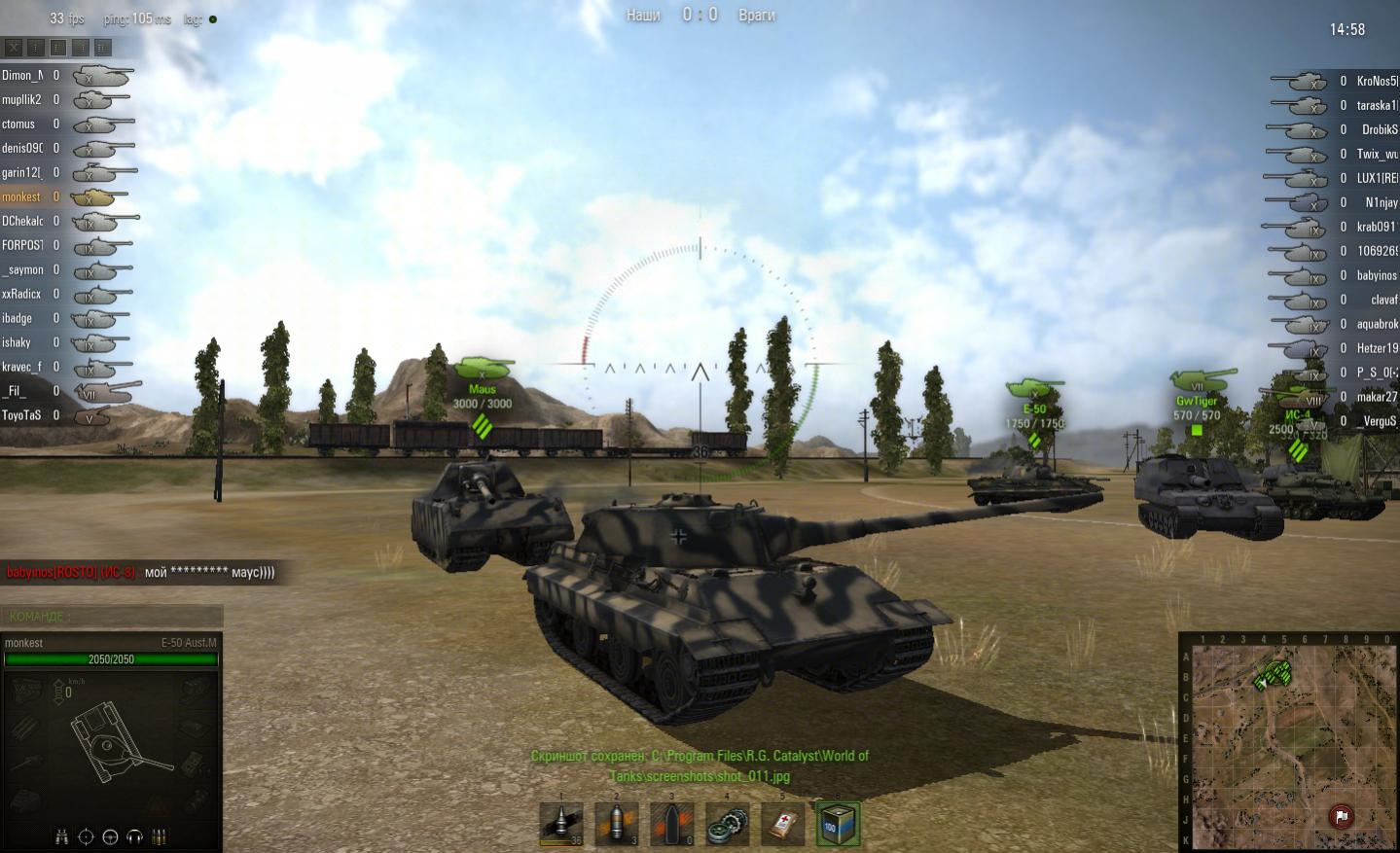This screenshot has height=853, width=1400.
Task: Select Hetzer19 in the enemy team list
Action: coord(1377,348)
